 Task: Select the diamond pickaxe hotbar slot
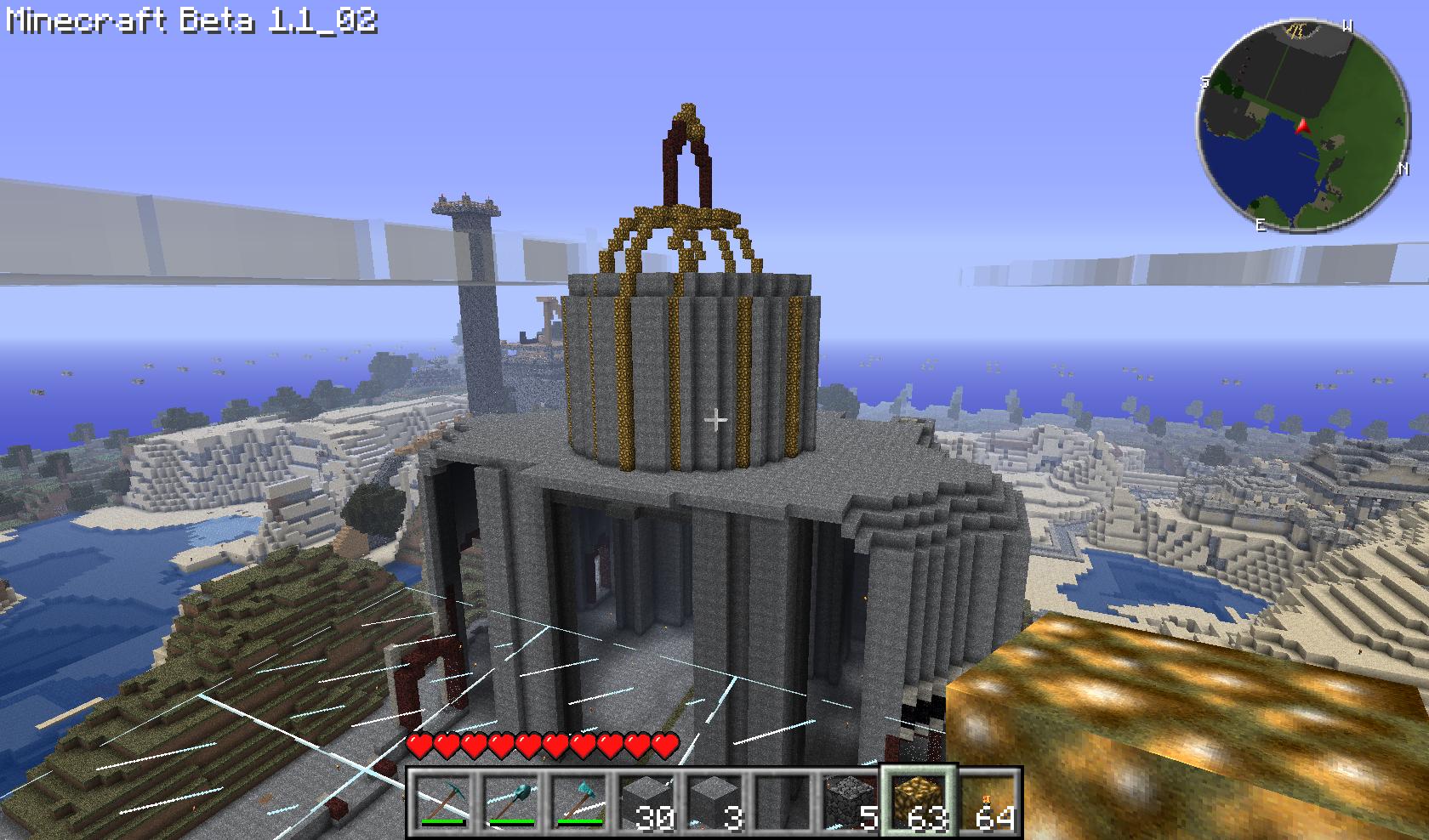click(443, 802)
